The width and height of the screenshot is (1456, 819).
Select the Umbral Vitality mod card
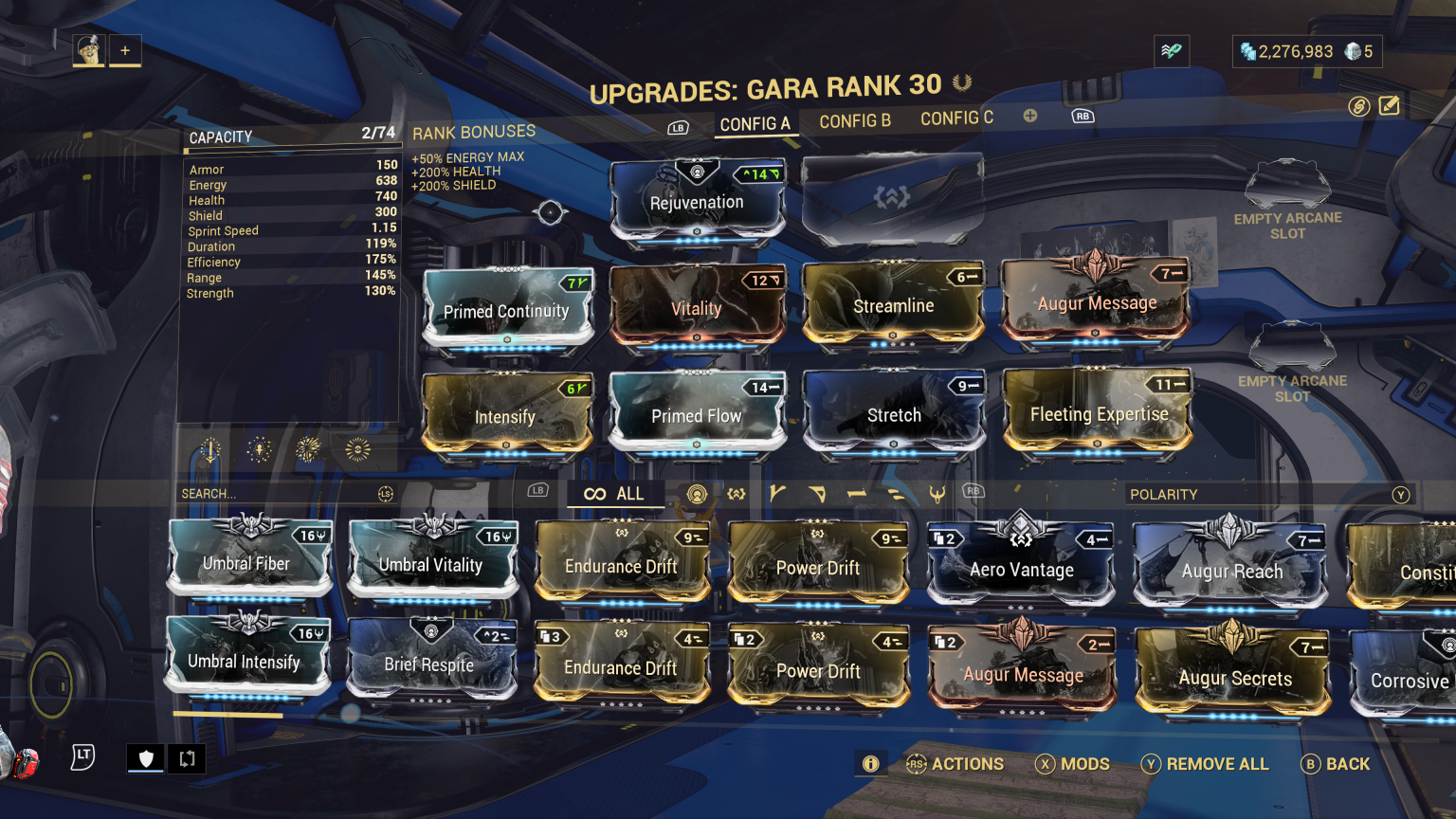click(432, 564)
